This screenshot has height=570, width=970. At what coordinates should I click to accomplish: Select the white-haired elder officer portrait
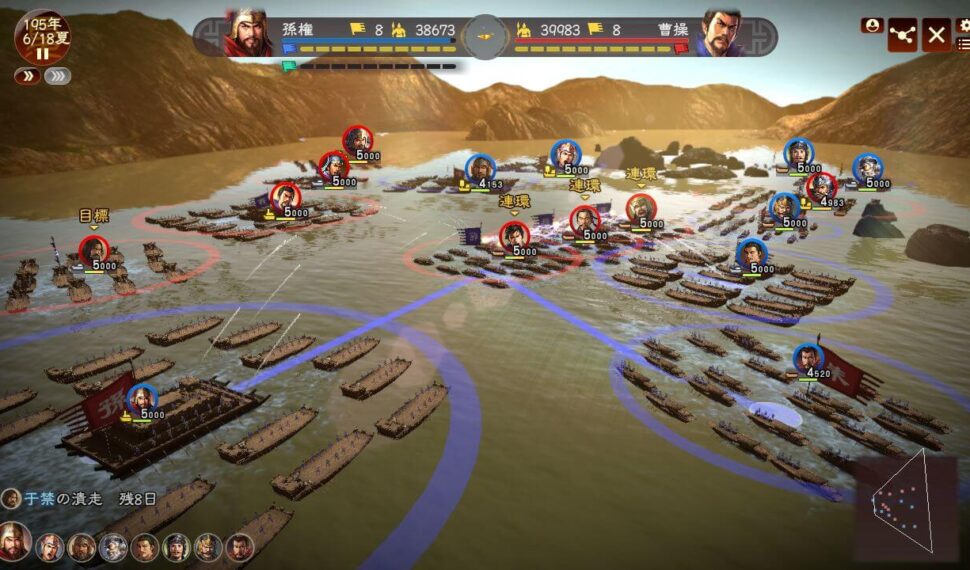(x=114, y=547)
